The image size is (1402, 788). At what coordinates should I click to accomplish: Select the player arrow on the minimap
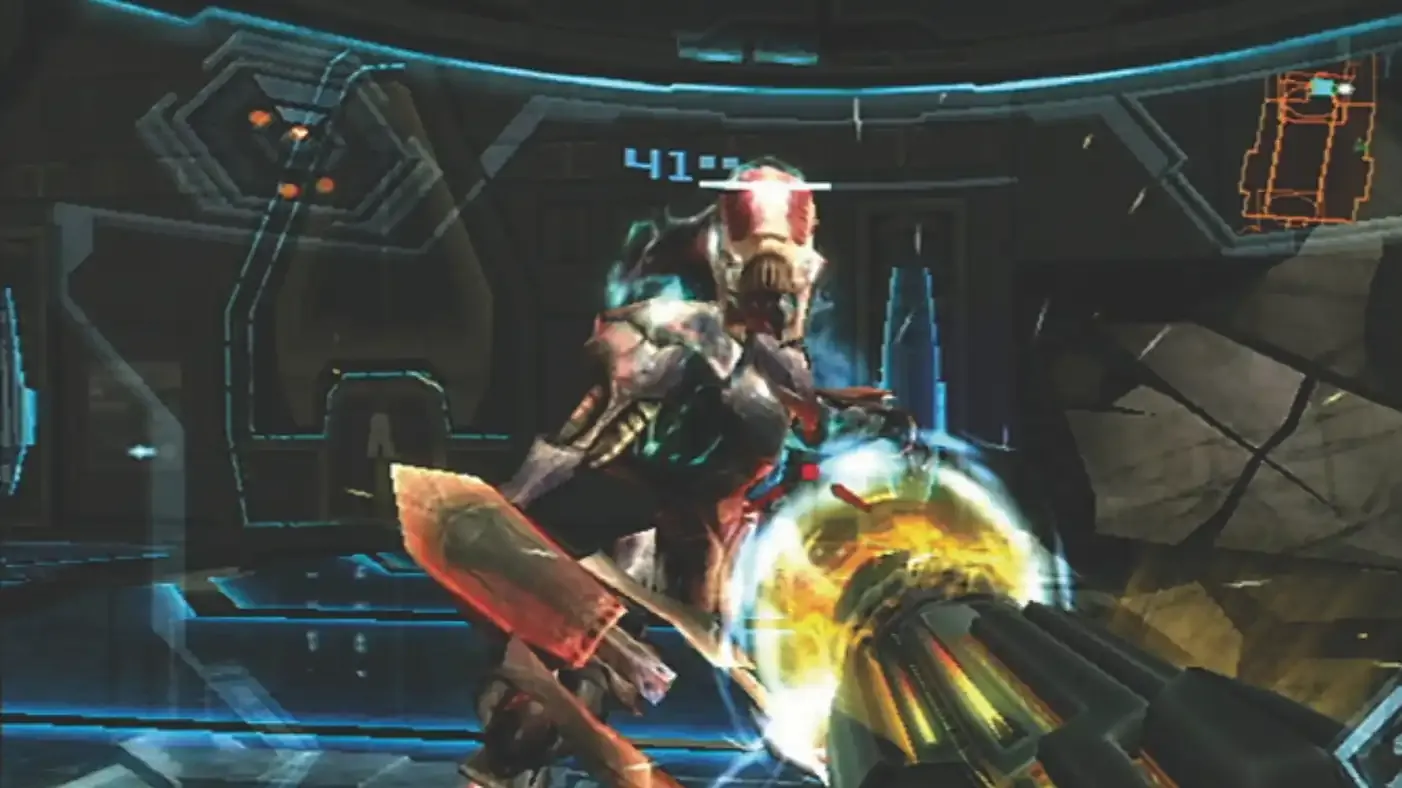tap(1347, 88)
